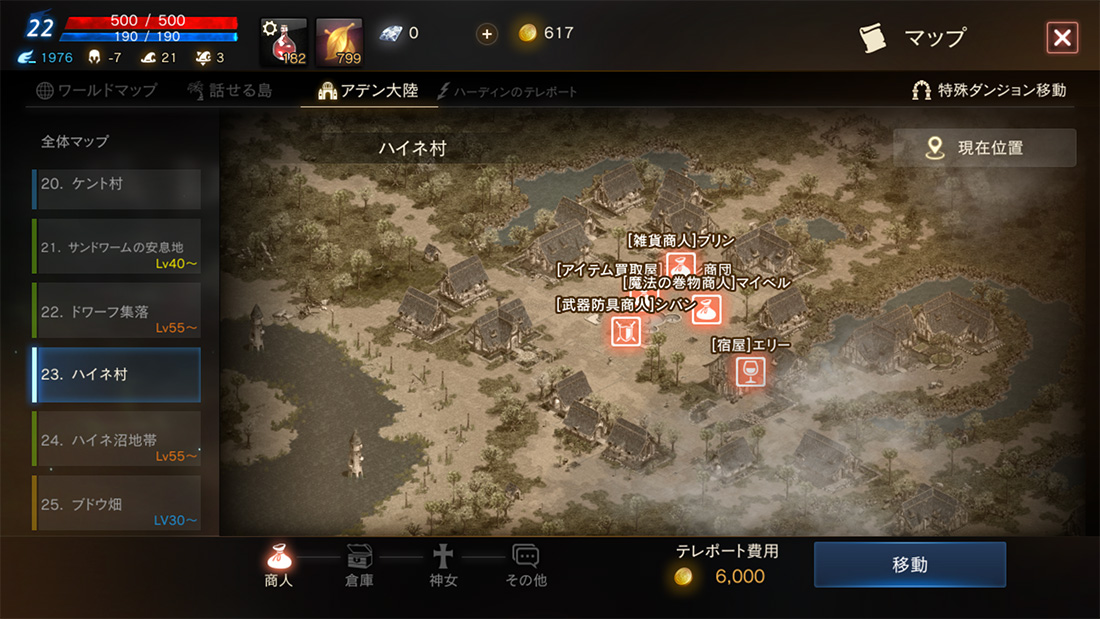Choose 20. ケント村 from the list
Viewport: 1100px width, 619px height.
pyautogui.click(x=116, y=187)
